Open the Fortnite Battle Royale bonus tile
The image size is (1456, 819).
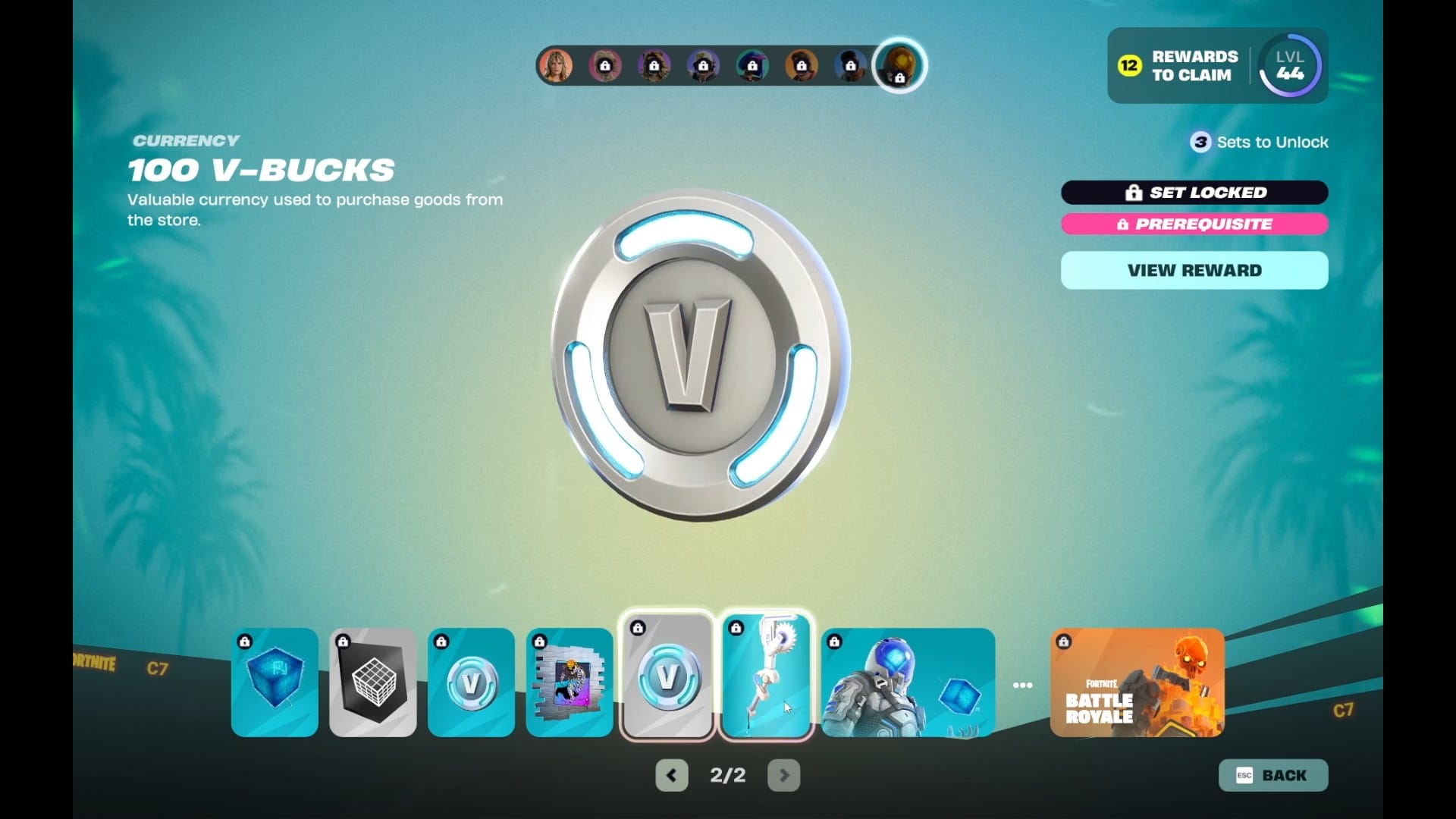[x=1137, y=682]
